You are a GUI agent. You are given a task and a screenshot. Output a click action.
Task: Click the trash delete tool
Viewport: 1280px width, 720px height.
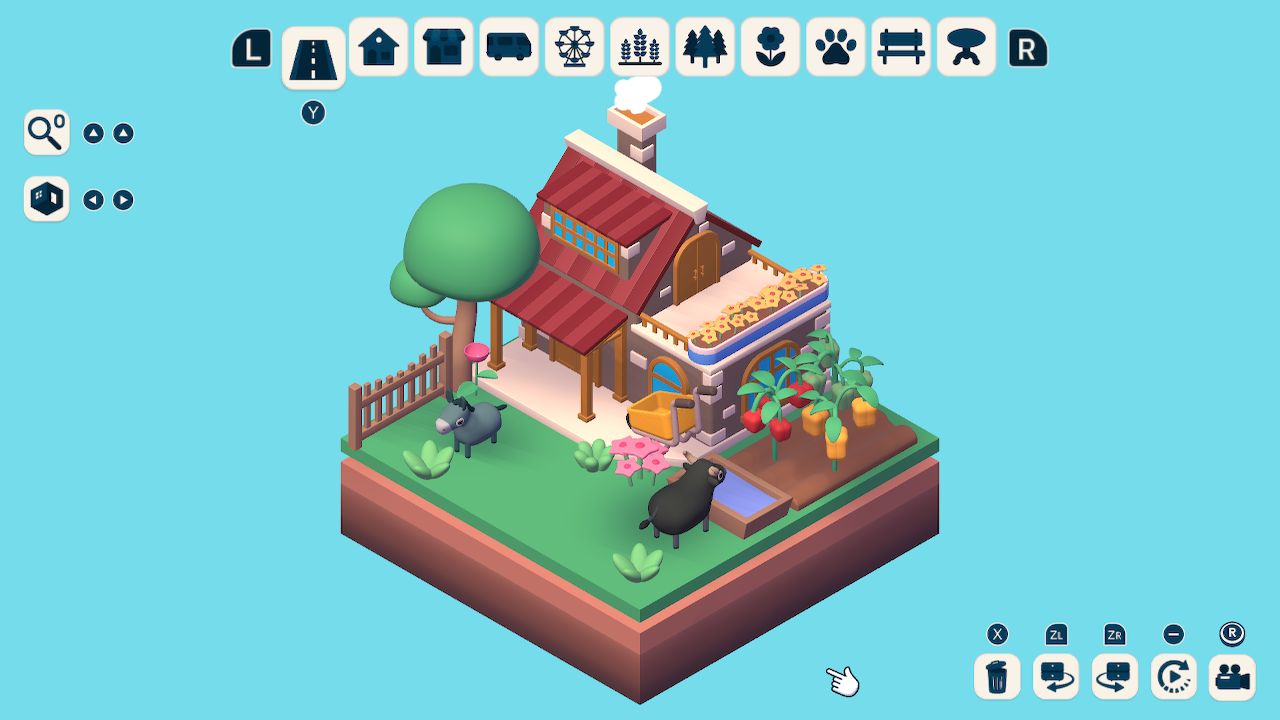(x=995, y=677)
